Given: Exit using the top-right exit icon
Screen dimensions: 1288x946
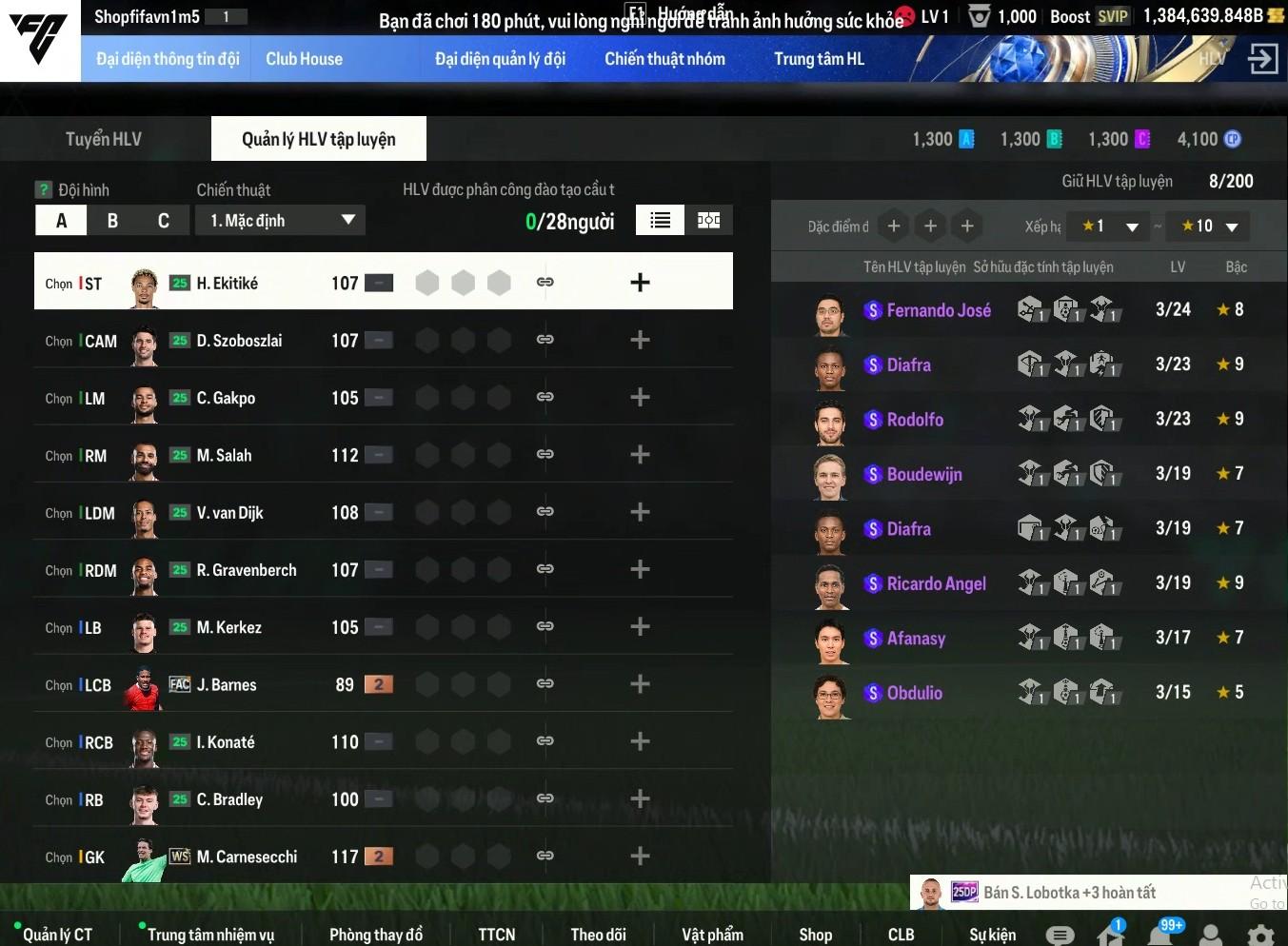Looking at the screenshot, I should [1262, 59].
